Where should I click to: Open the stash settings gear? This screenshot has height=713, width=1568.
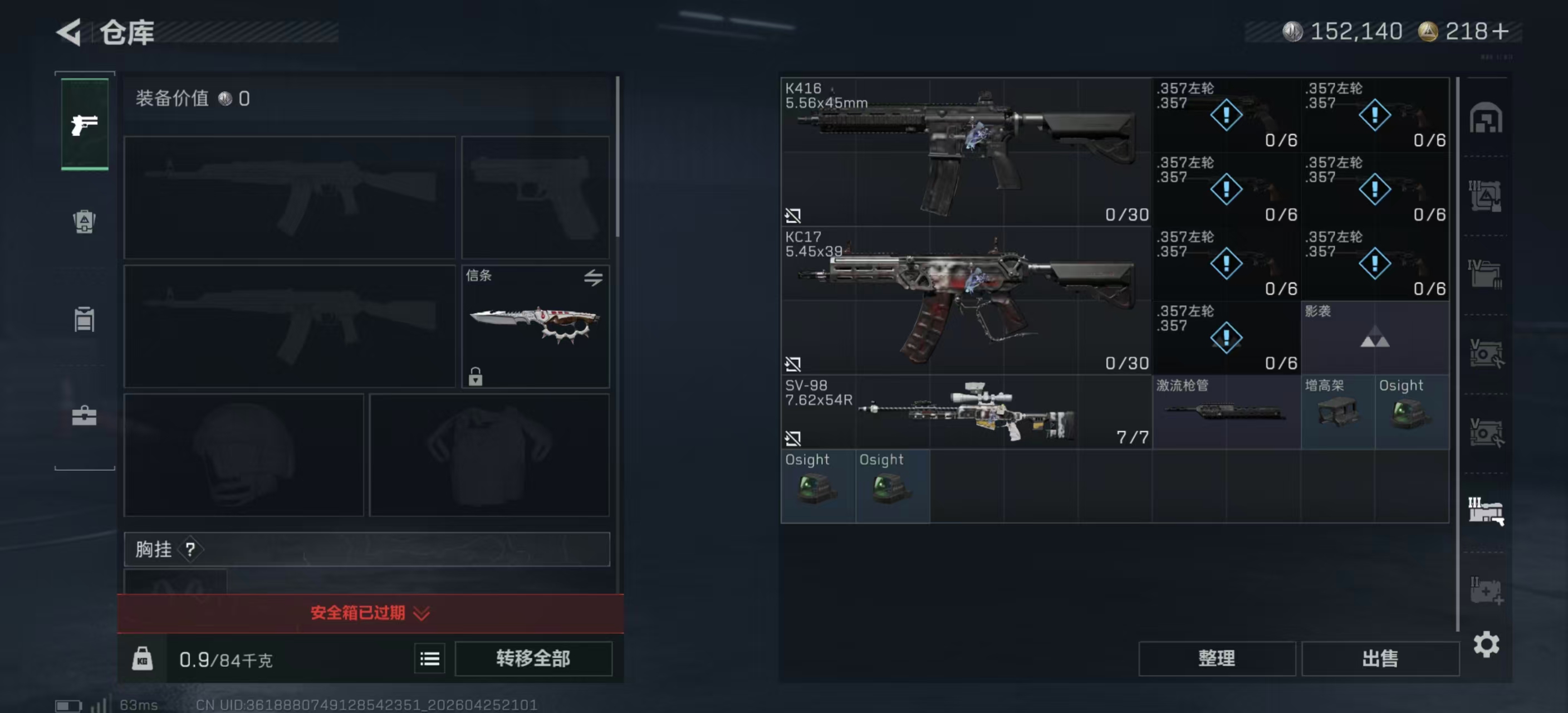click(1486, 643)
